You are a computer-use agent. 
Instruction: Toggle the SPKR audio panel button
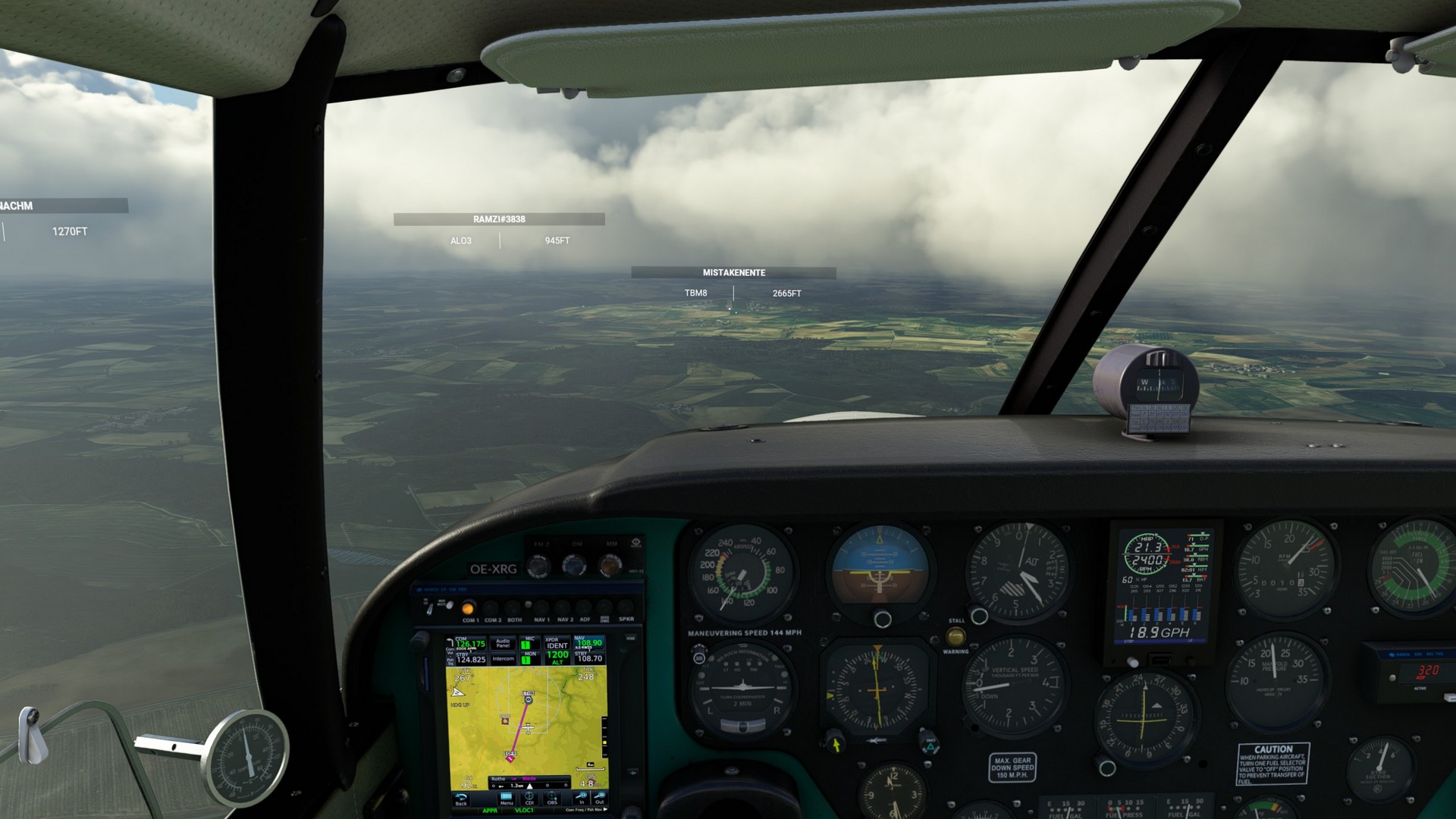coord(626,608)
